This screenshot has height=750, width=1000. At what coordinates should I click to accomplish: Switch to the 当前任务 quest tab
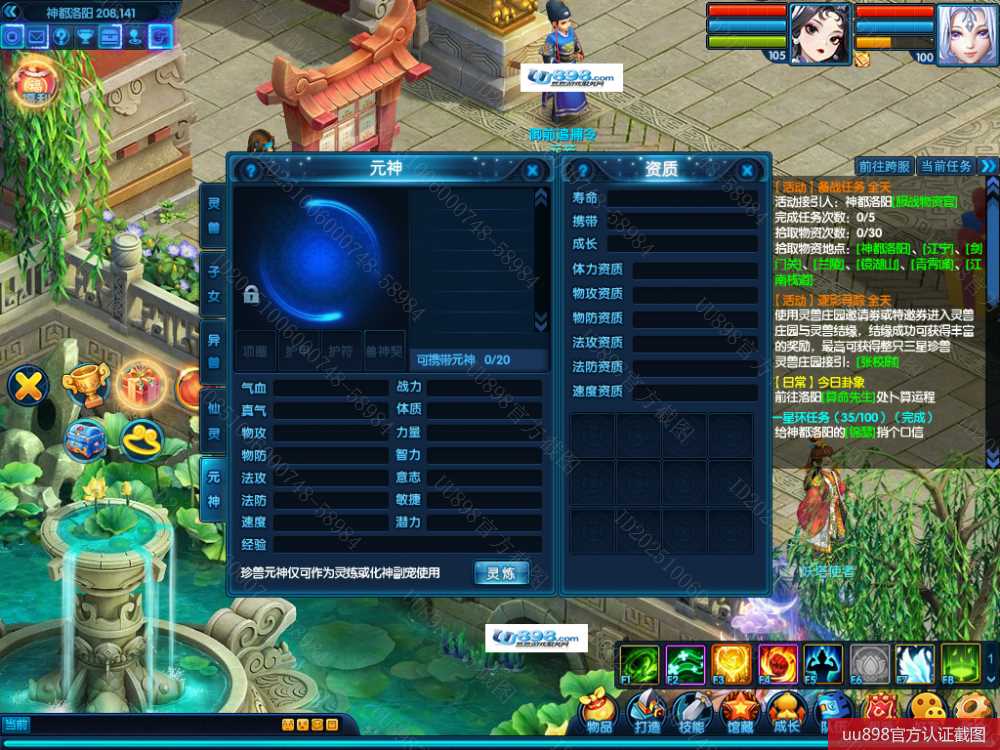point(945,166)
